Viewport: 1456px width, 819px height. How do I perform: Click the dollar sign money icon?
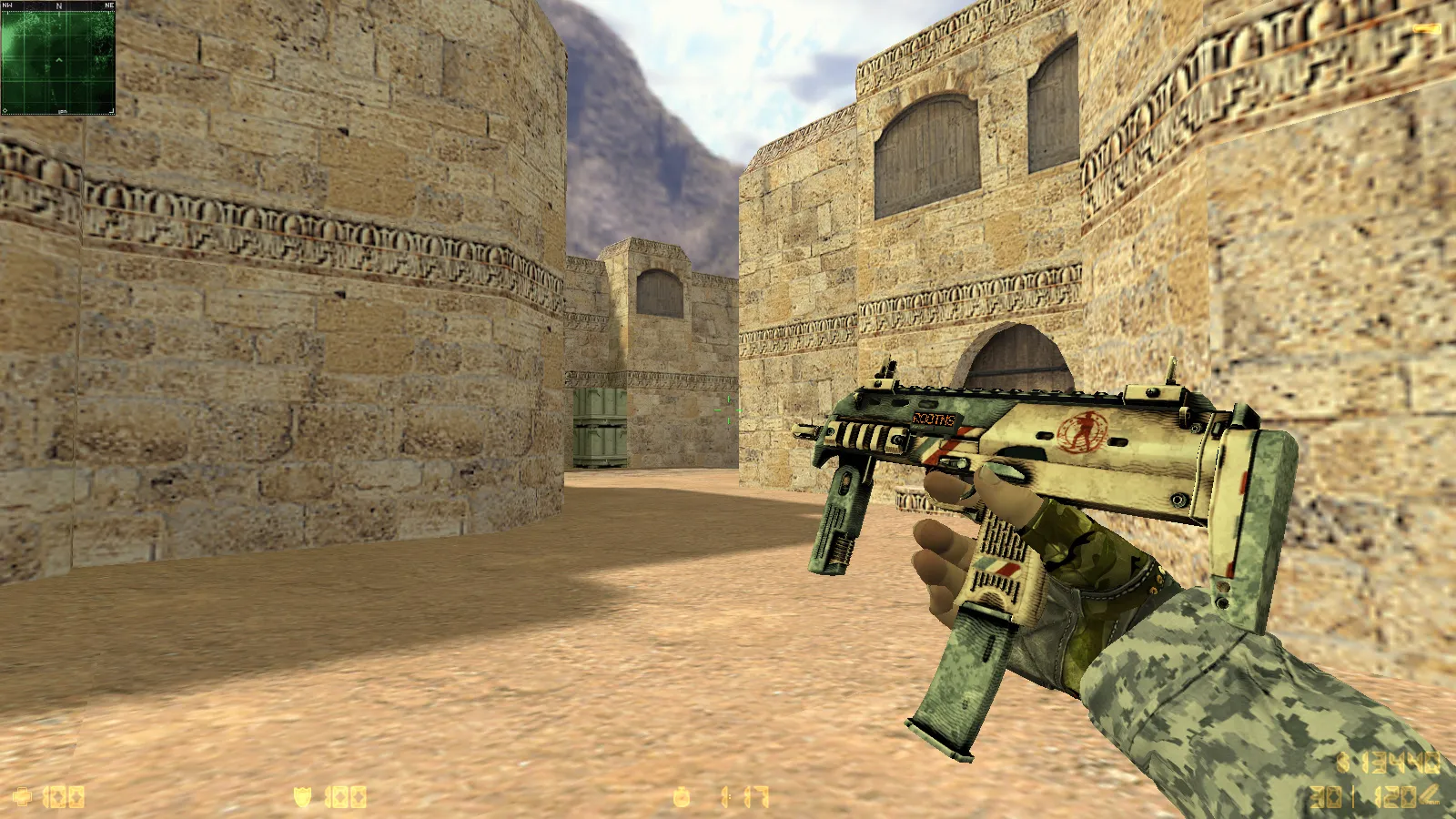coord(1343,763)
